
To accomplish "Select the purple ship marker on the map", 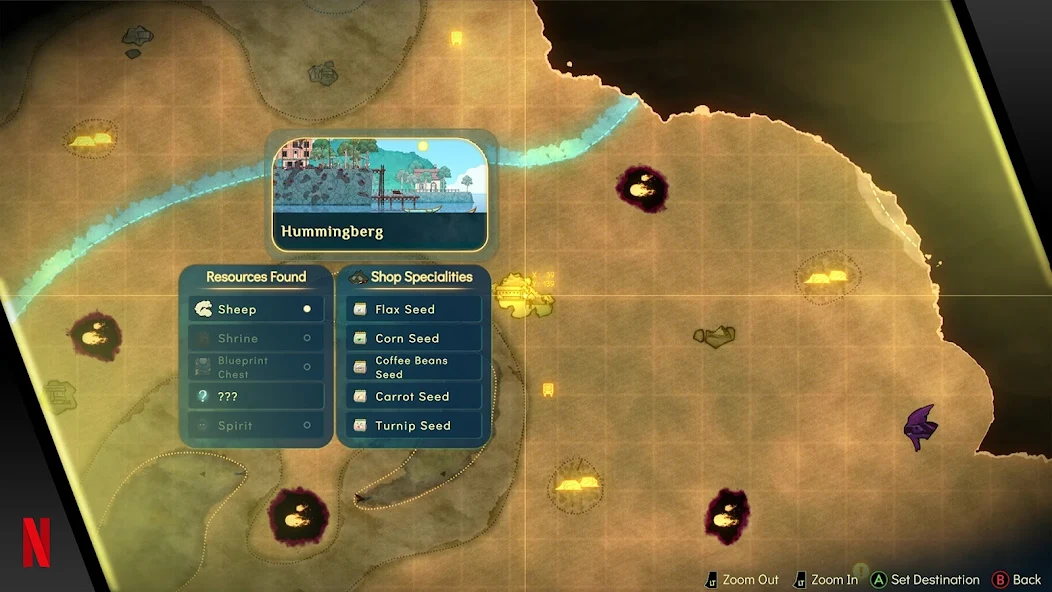I will pos(920,427).
